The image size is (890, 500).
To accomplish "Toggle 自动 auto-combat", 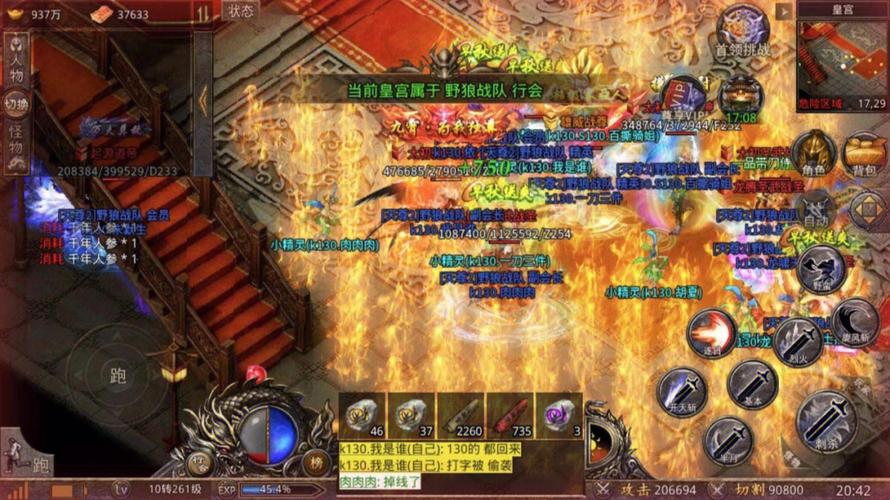I will click(x=815, y=206).
